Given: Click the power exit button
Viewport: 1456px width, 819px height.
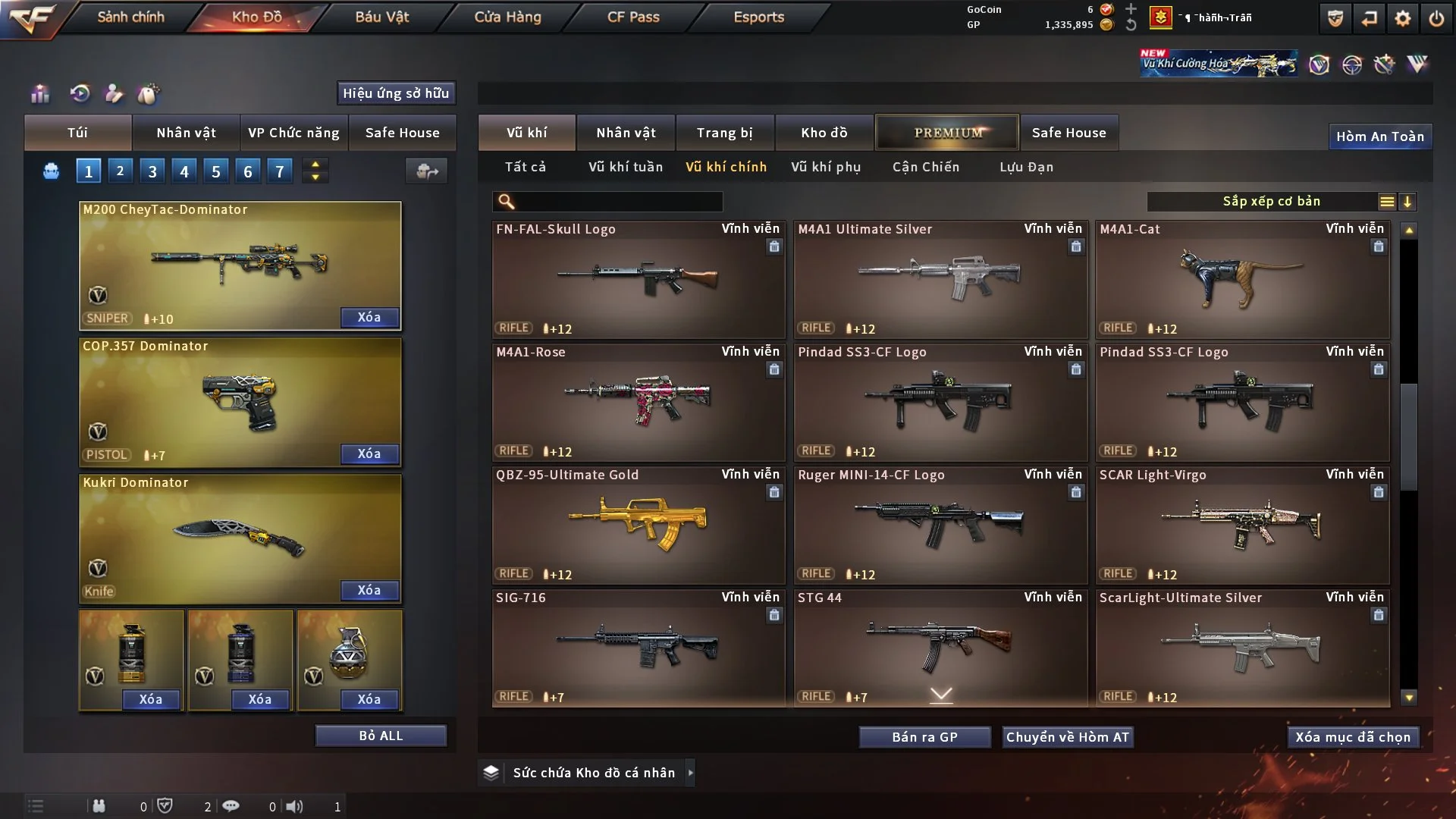Looking at the screenshot, I should 1436,18.
